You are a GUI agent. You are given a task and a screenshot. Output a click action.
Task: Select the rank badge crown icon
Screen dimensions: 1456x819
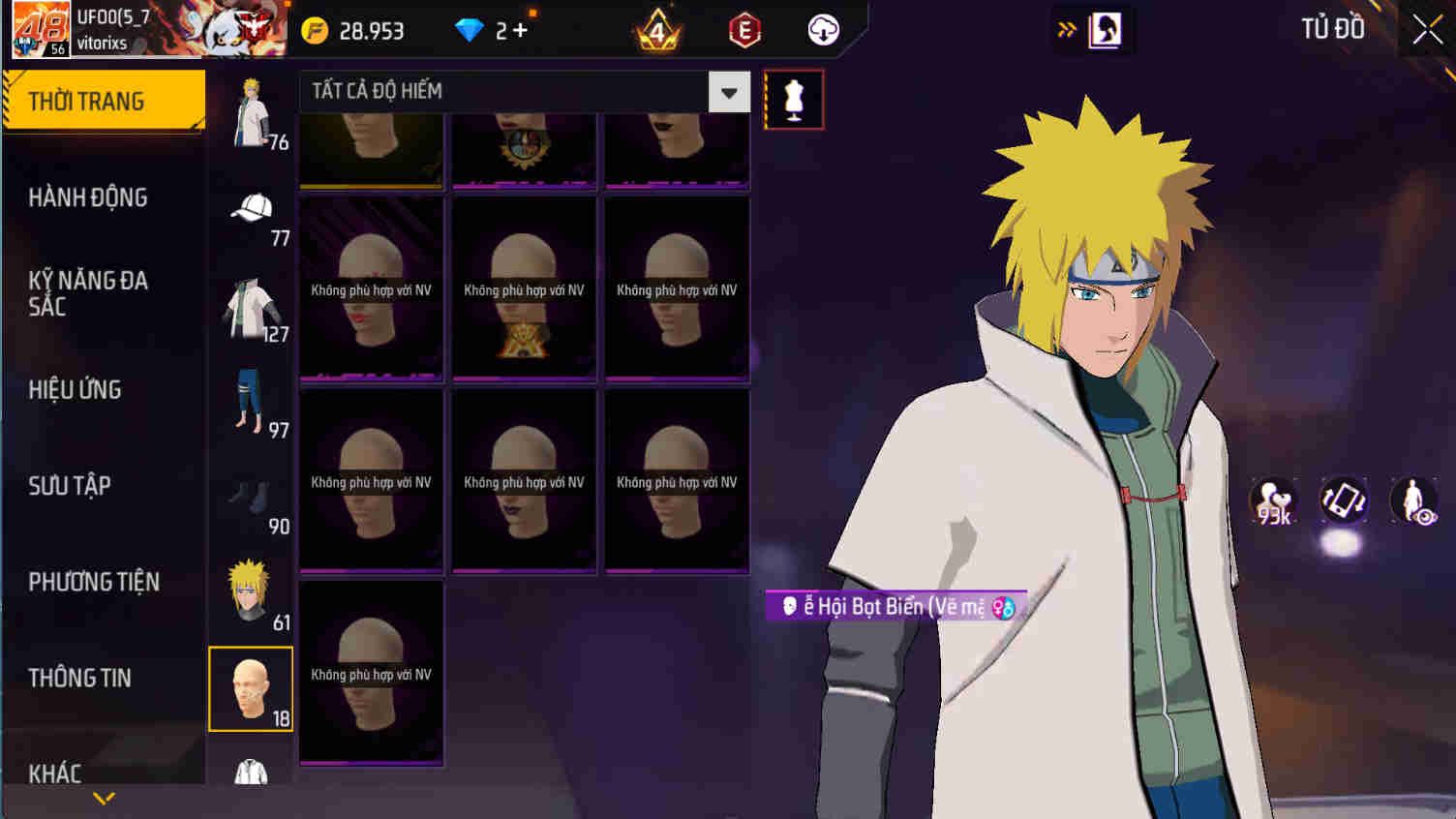(x=656, y=29)
